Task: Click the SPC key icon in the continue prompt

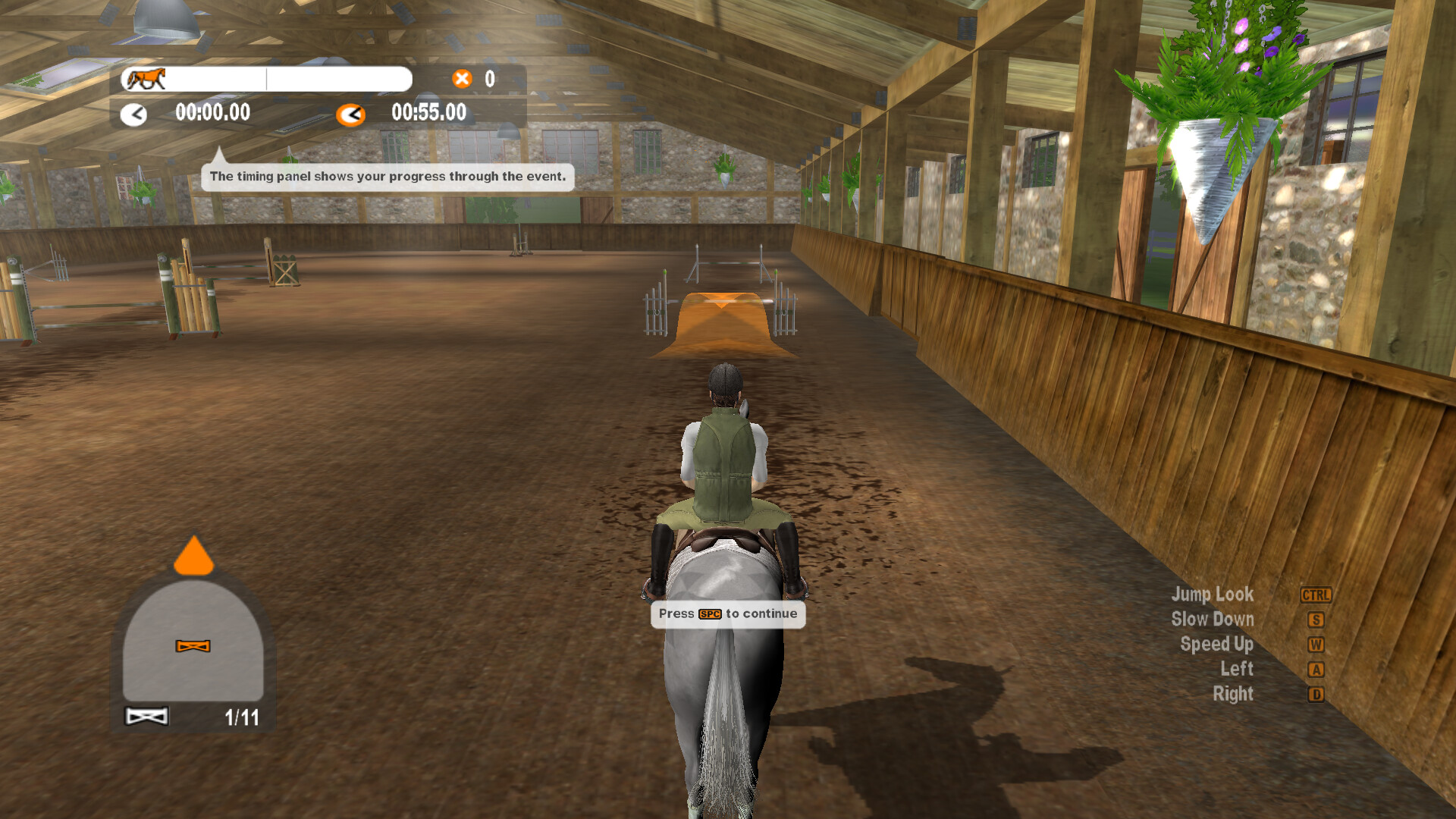Action: (x=709, y=613)
